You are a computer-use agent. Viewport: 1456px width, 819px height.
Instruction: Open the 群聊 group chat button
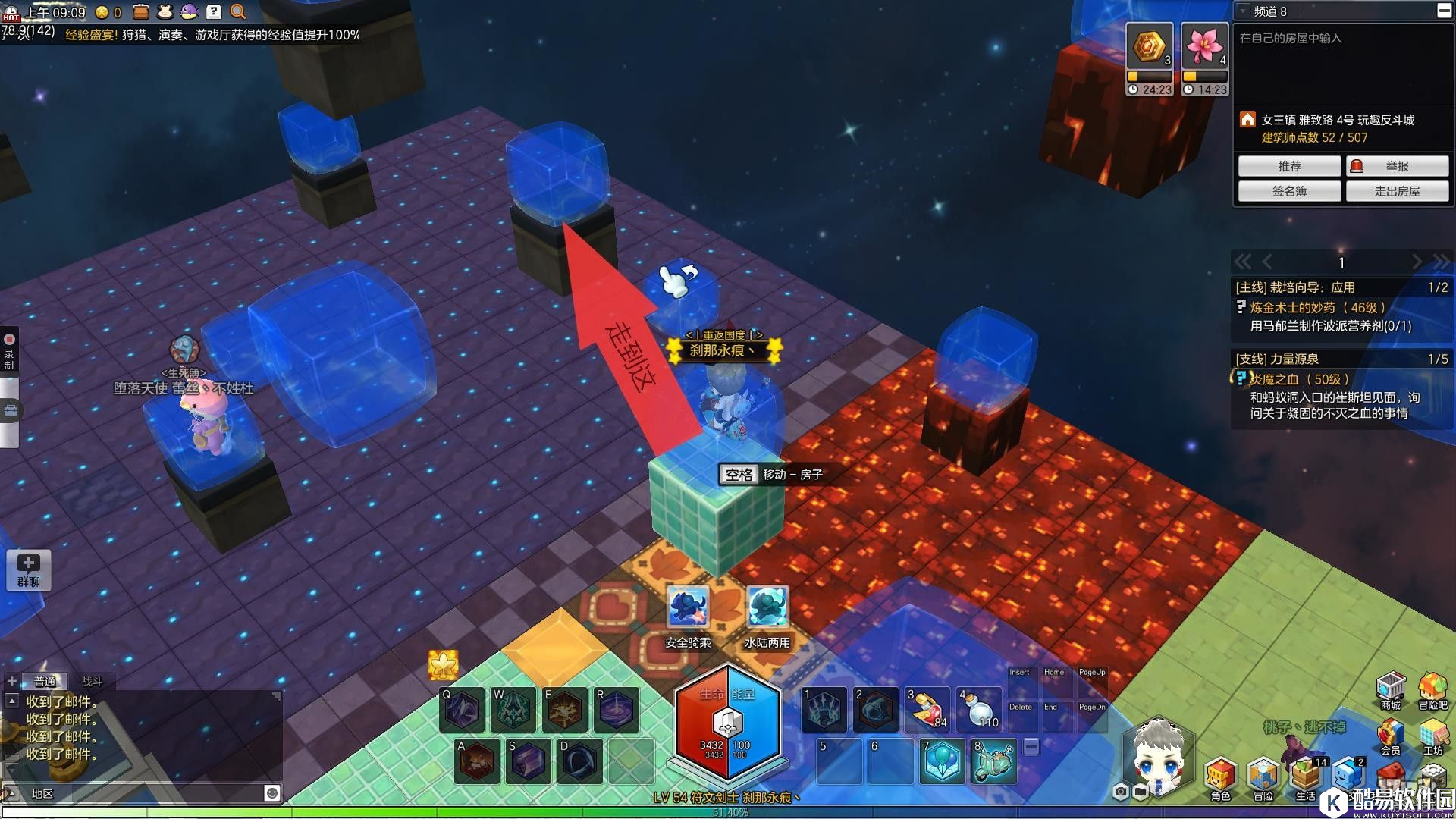point(29,570)
